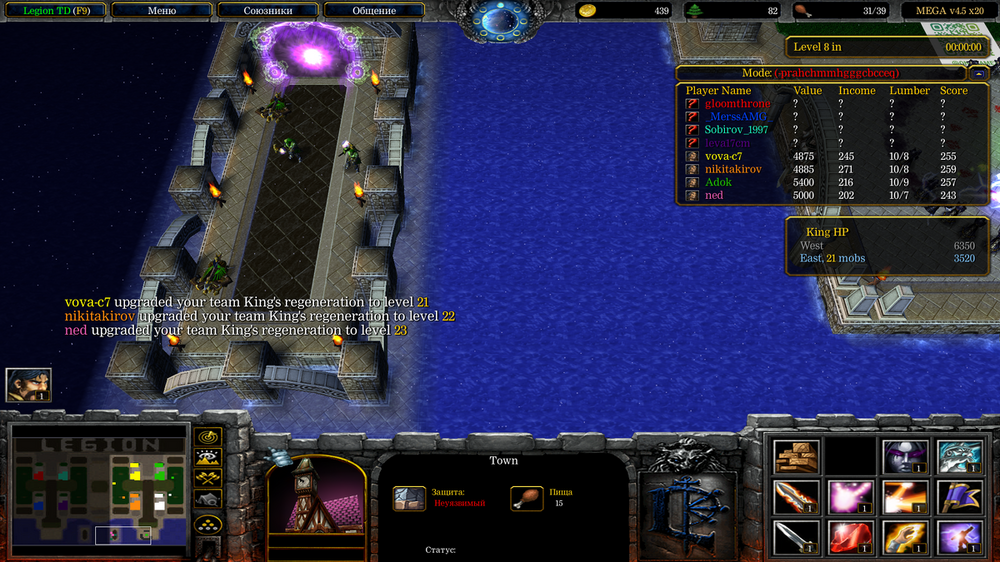Choose the red gemstone upgrade icon

tap(851, 537)
